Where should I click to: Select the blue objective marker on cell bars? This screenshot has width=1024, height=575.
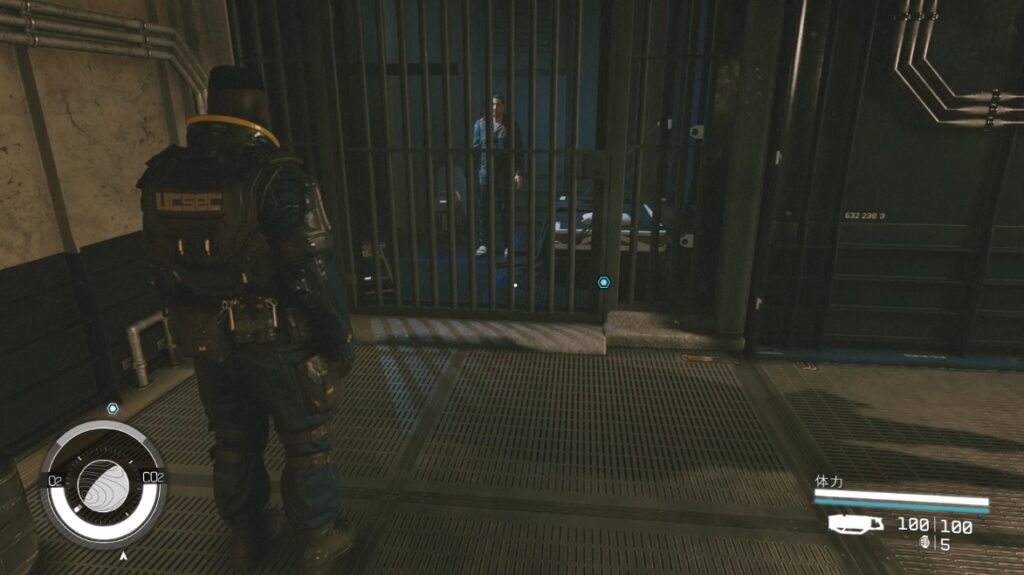[x=604, y=283]
